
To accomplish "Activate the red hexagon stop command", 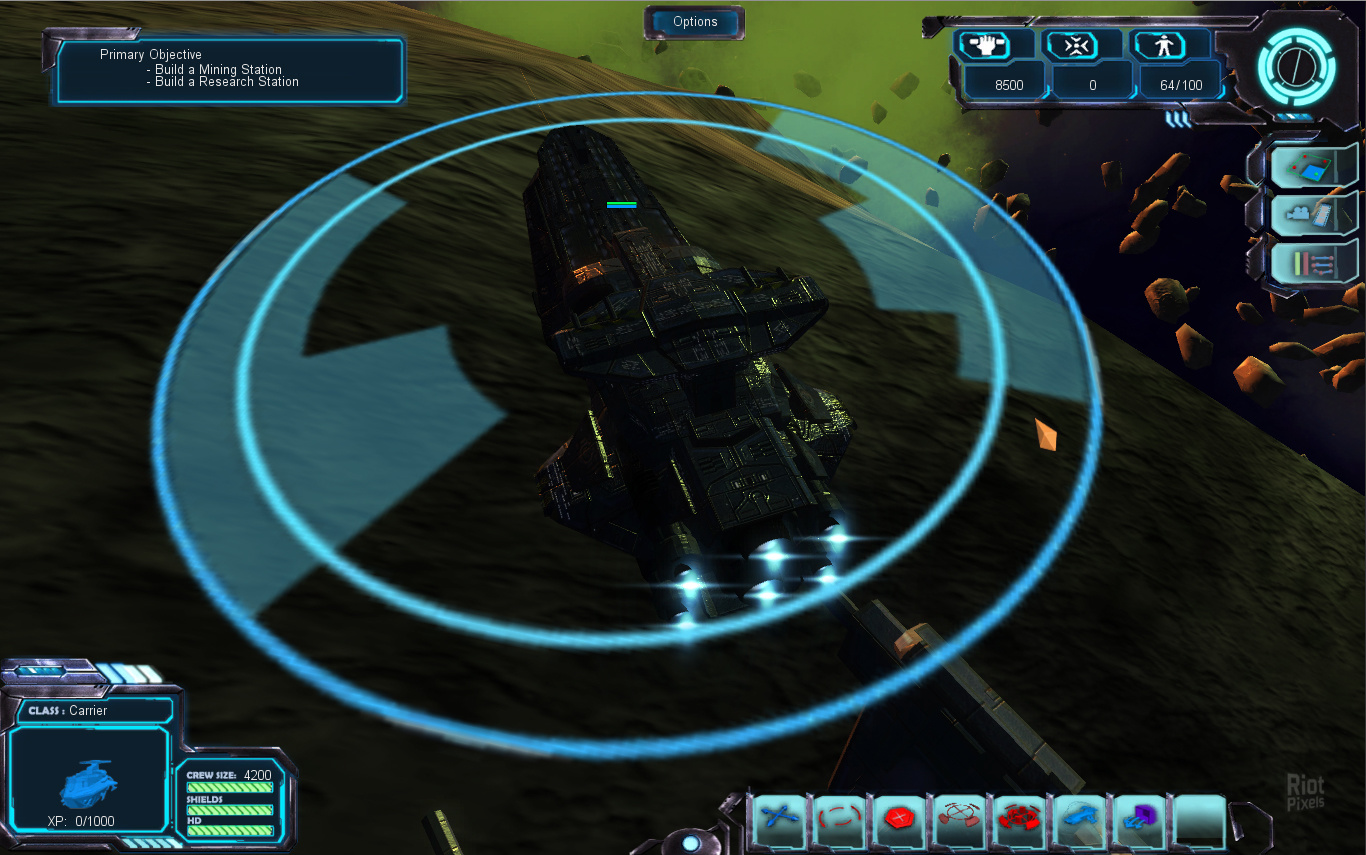I will pos(898,819).
